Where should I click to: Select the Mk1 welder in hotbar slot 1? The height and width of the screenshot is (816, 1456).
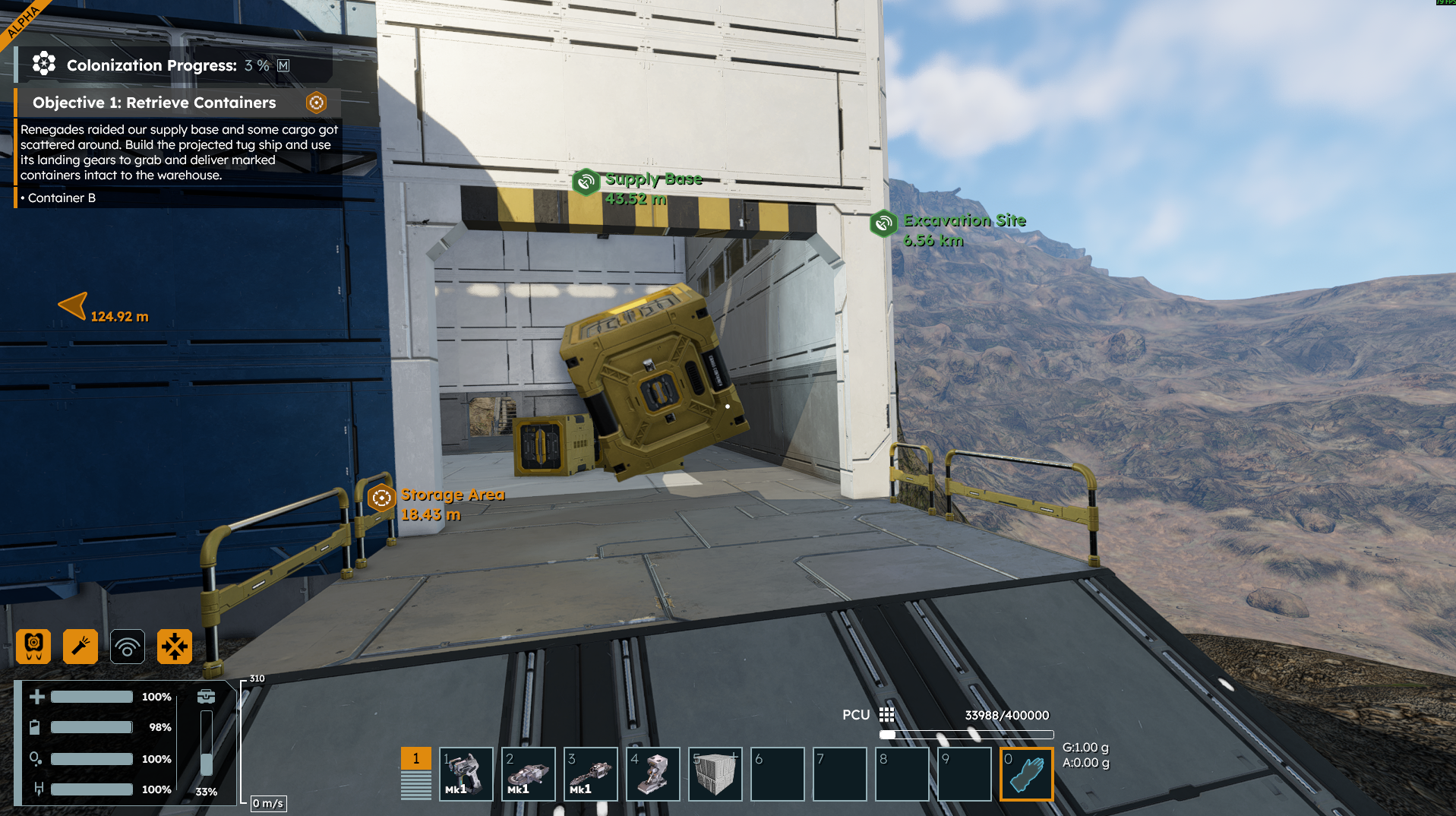[466, 773]
